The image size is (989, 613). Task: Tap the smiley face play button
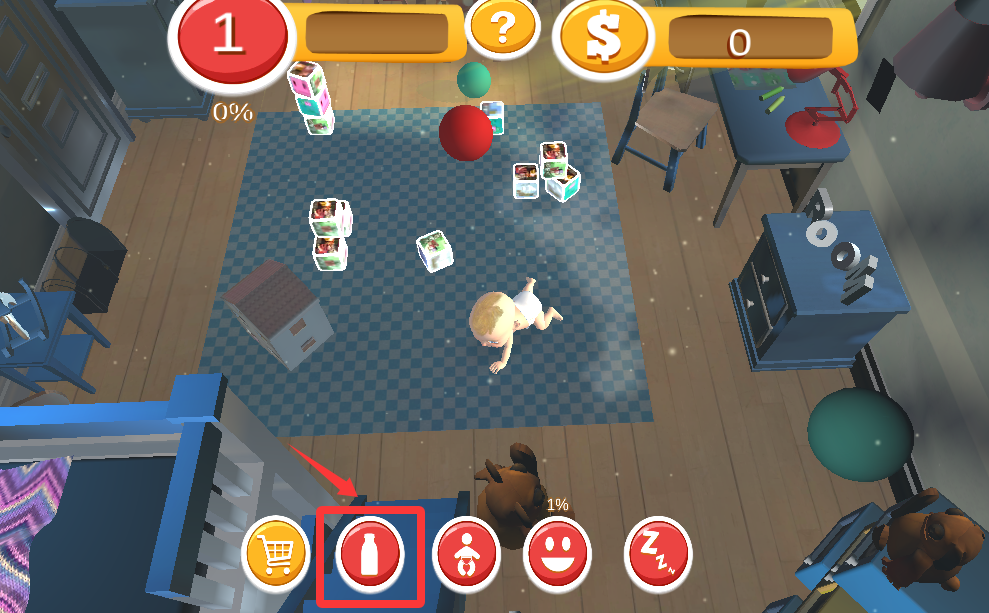tap(557, 553)
